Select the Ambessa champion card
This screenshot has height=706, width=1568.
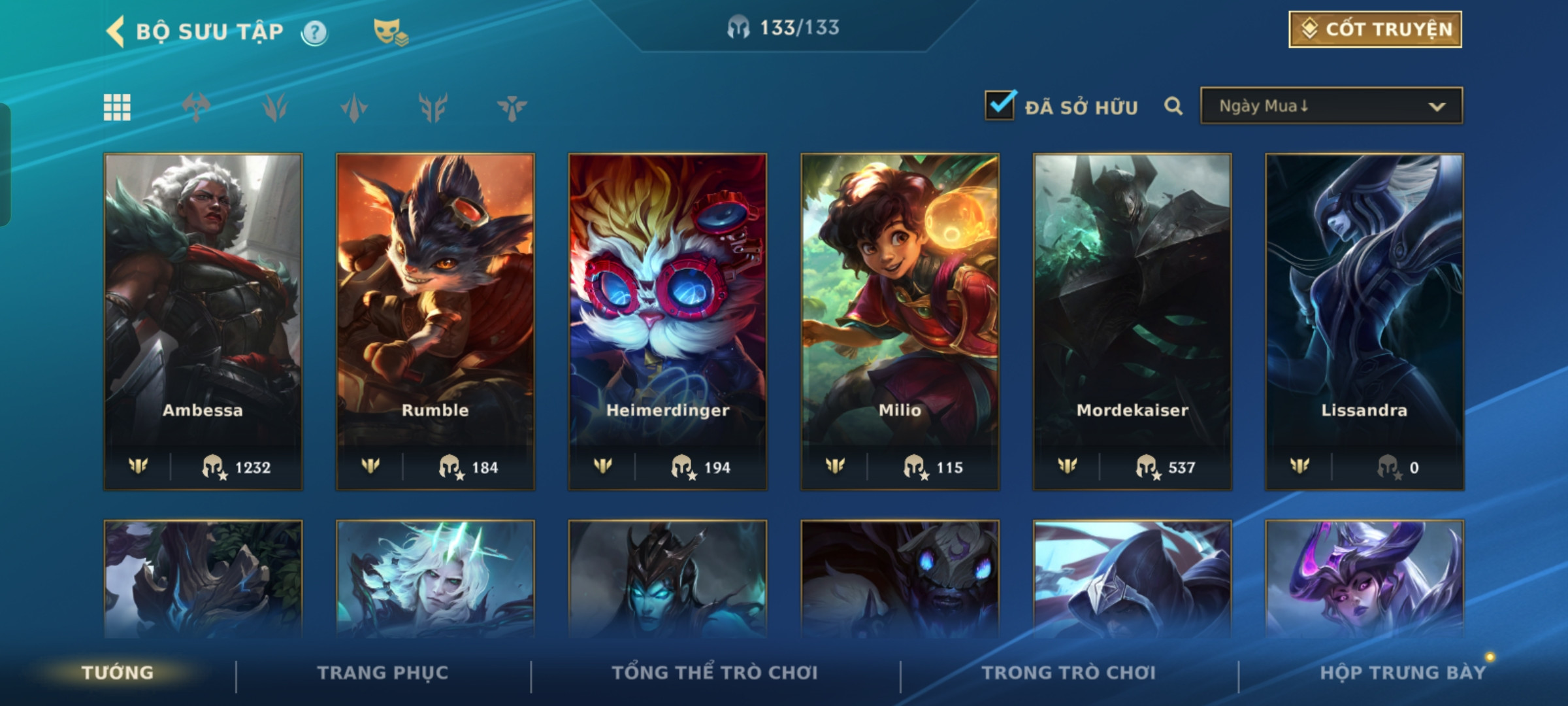[203, 321]
